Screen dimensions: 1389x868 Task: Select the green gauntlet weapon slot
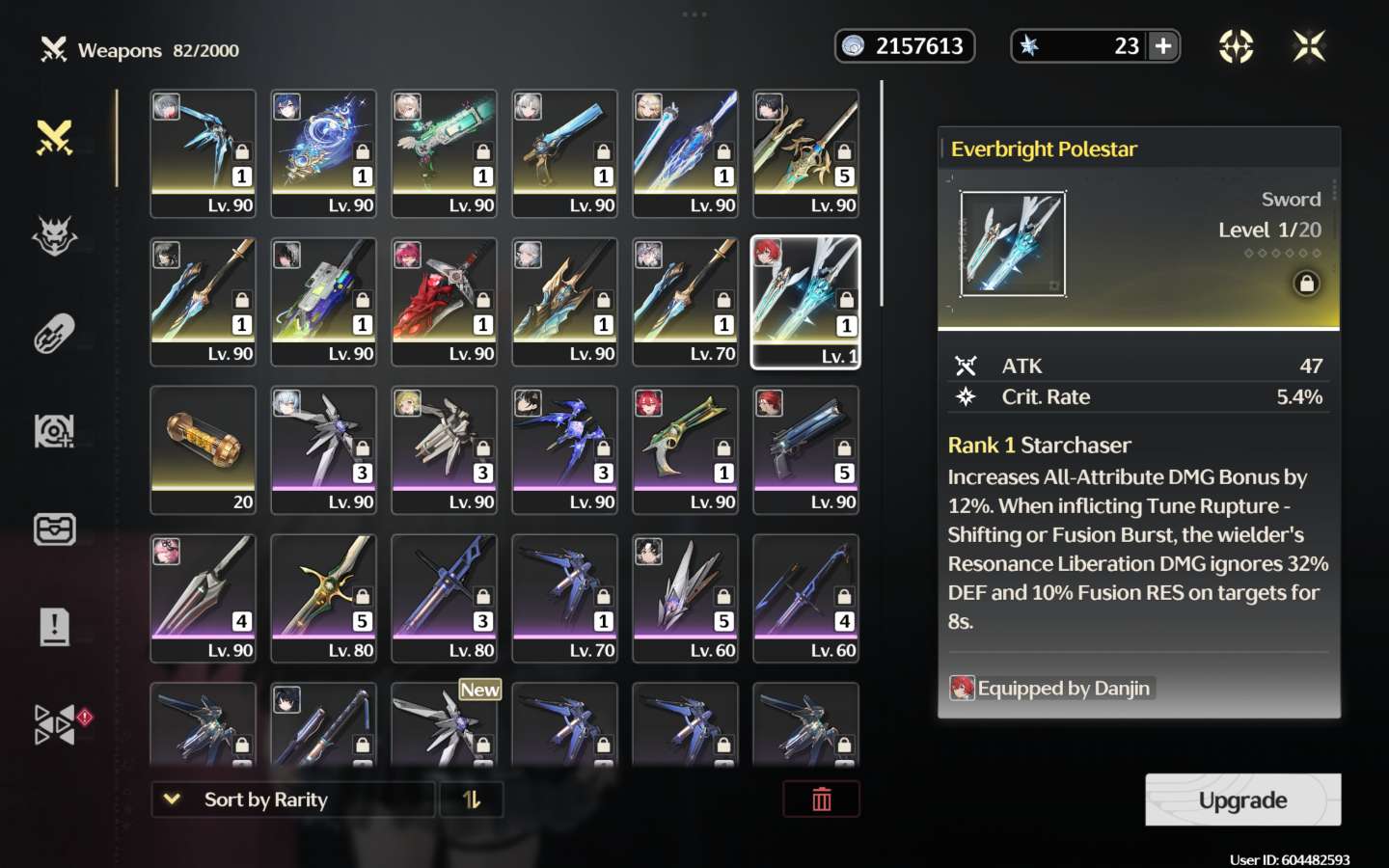point(444,152)
